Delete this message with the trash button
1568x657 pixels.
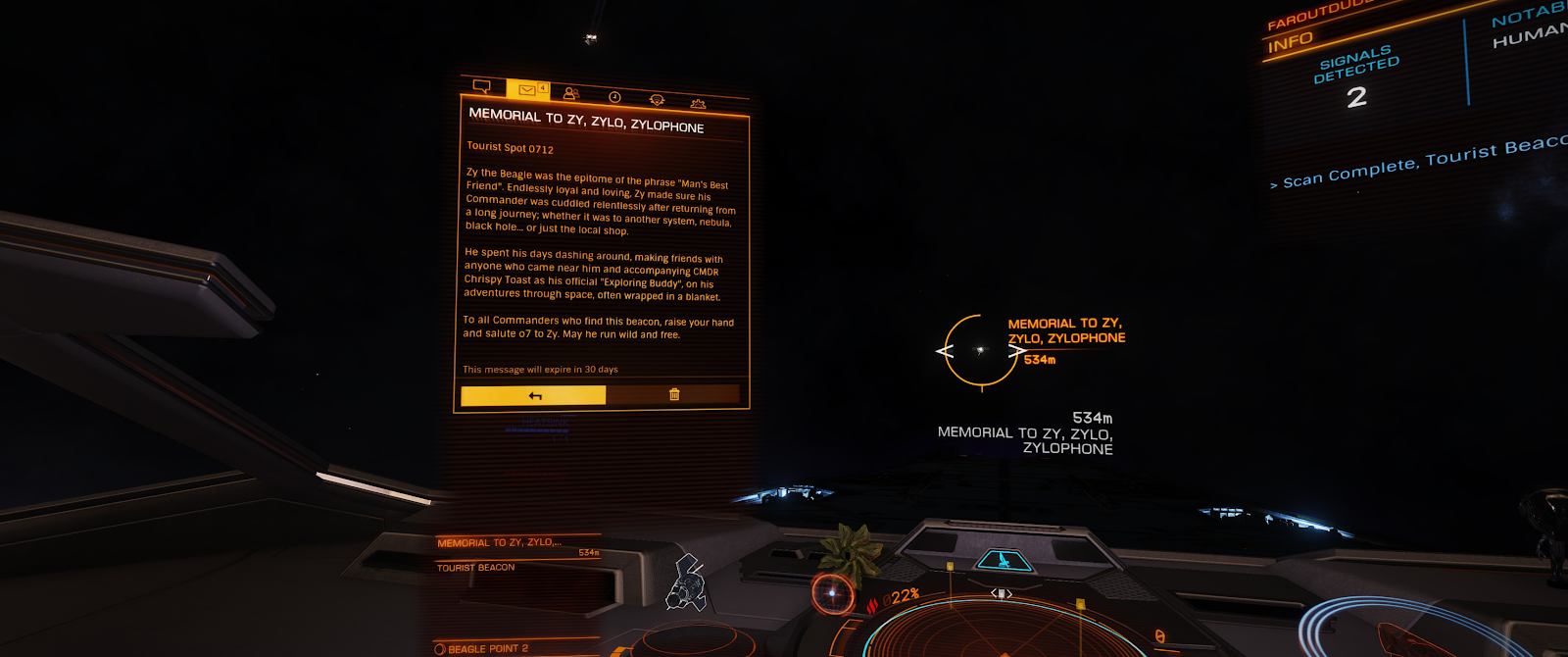click(x=674, y=394)
